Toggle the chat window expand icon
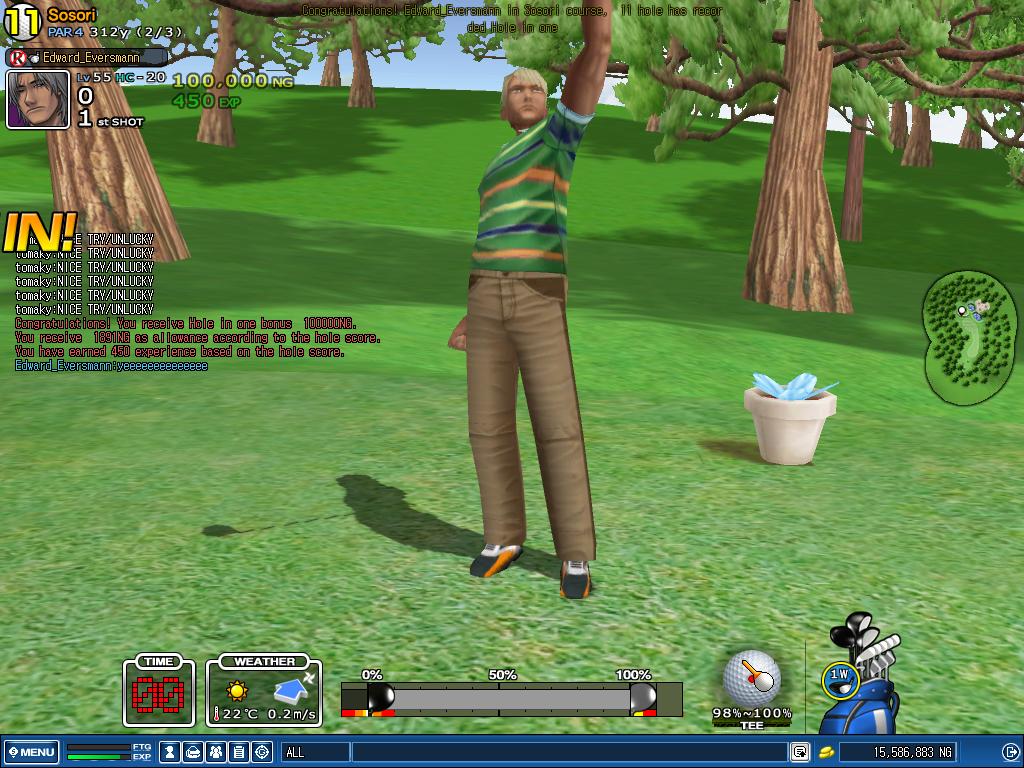The width and height of the screenshot is (1024, 768). pyautogui.click(x=800, y=752)
